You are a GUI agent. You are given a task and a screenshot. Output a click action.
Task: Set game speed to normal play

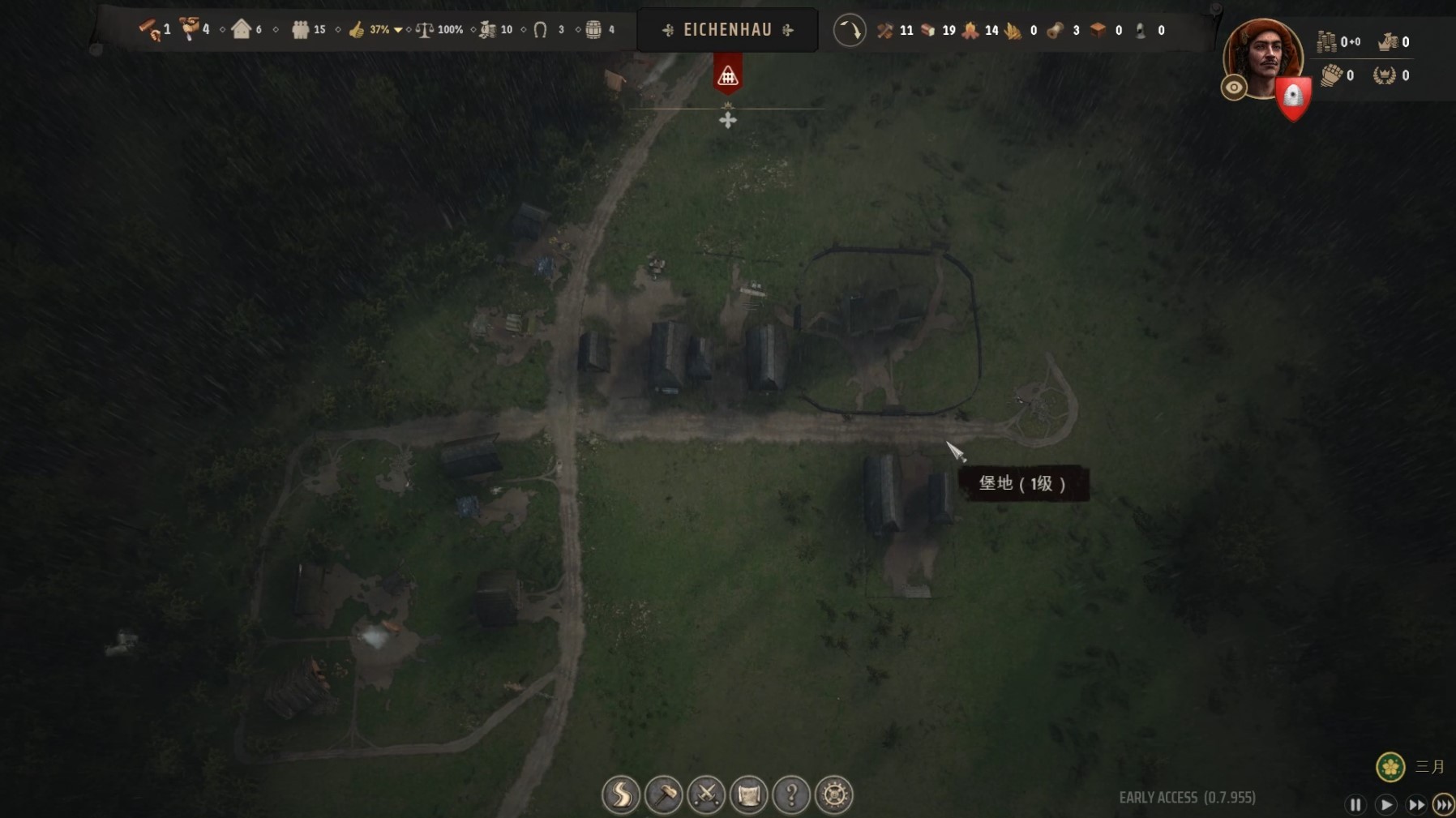click(1386, 804)
